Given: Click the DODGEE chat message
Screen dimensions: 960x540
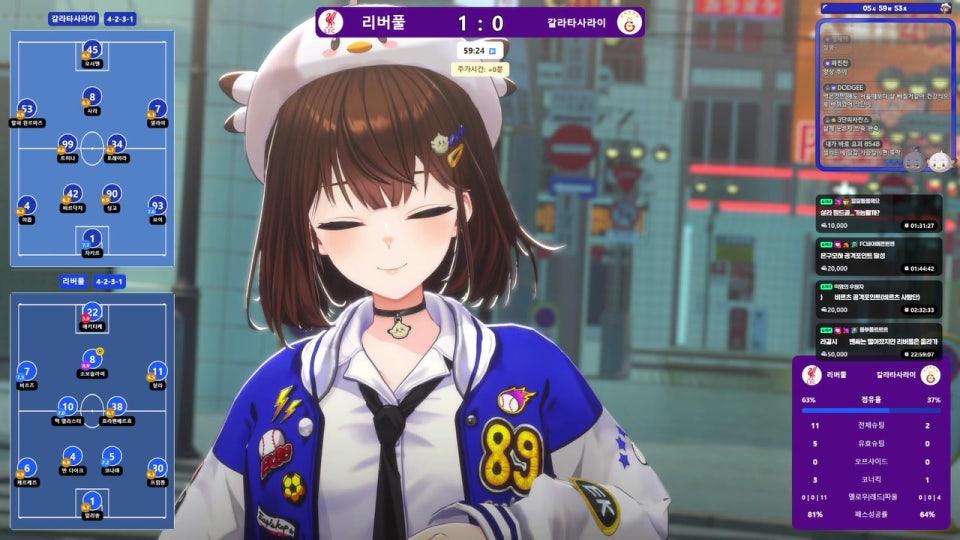Looking at the screenshot, I should click(880, 97).
